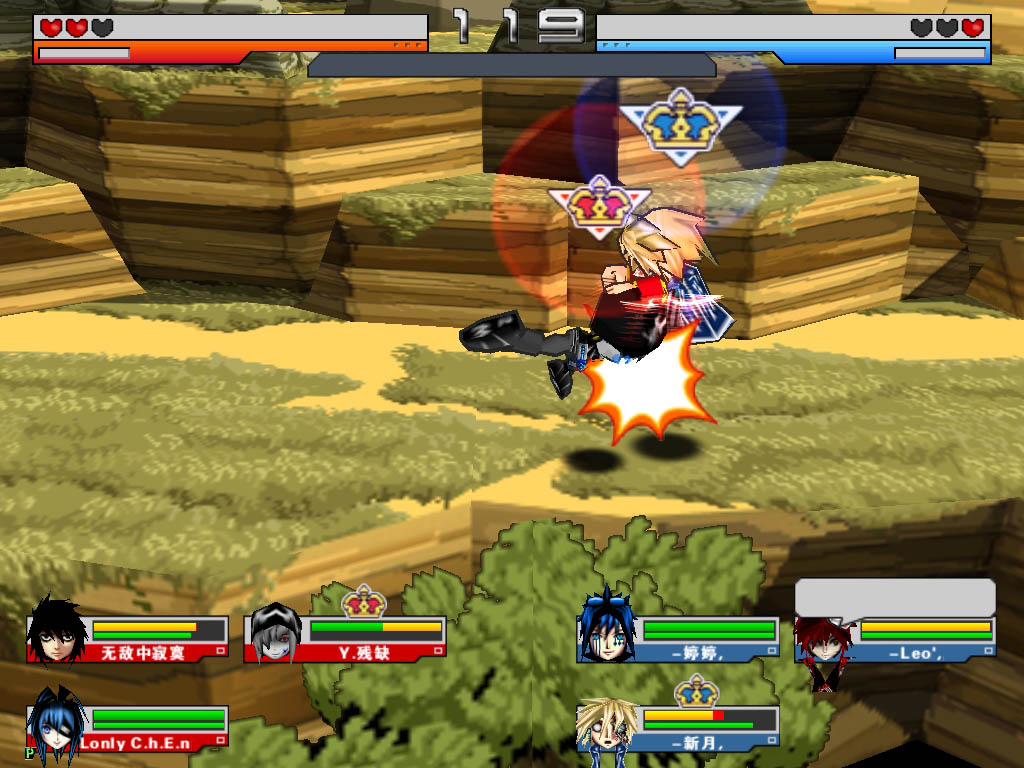Click the Lonly C.h.E.n player panel
The height and width of the screenshot is (768, 1024).
coord(128,727)
